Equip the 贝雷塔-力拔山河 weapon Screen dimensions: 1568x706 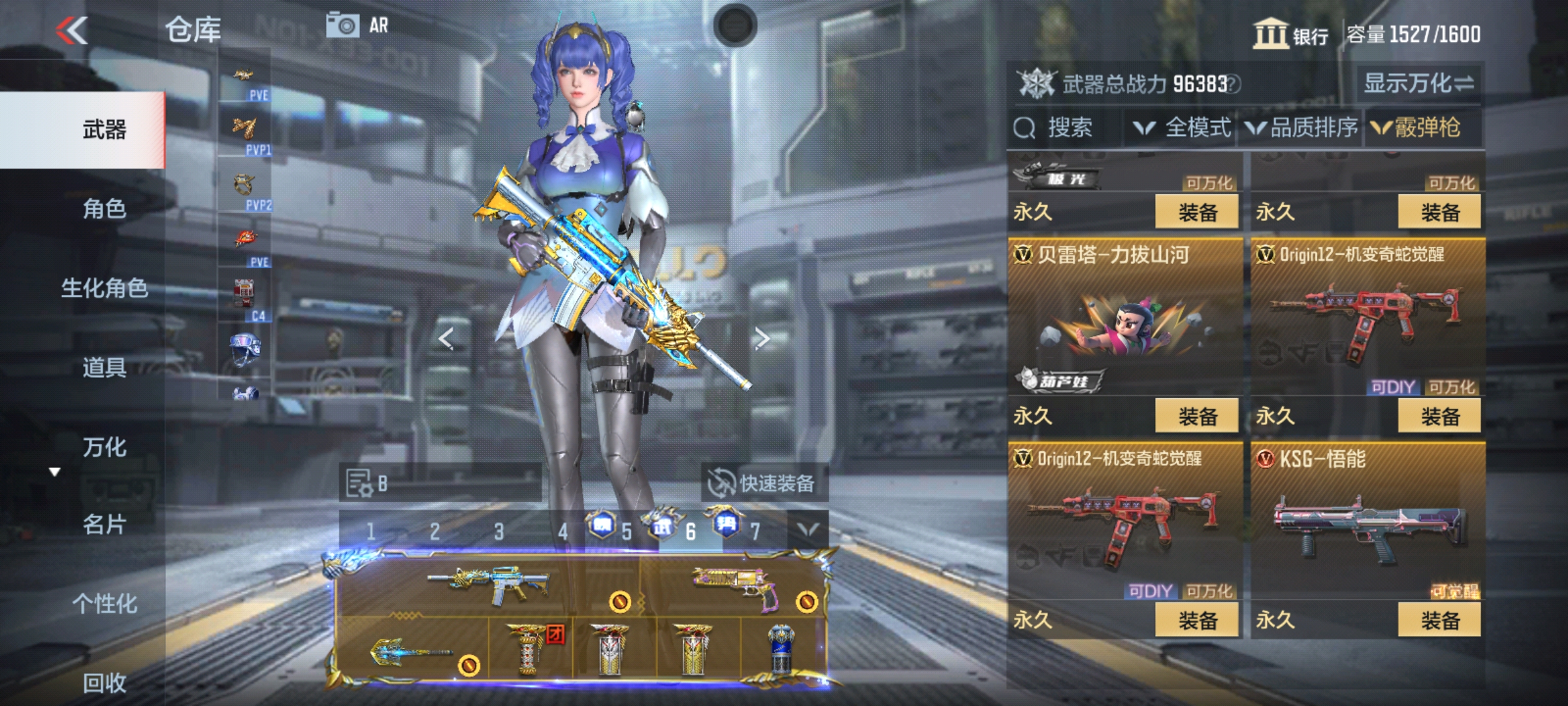[1196, 416]
